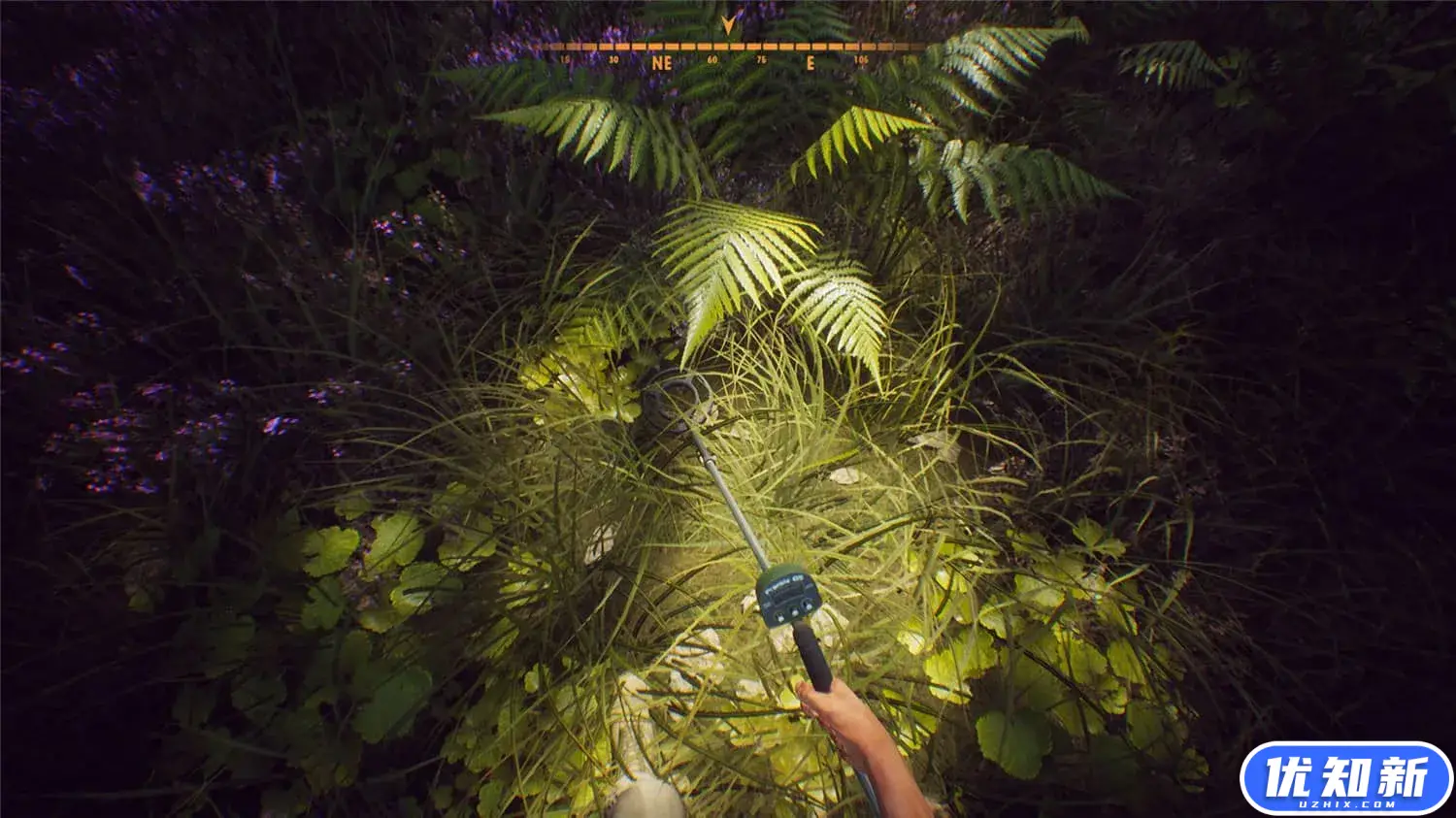Click the 30 marker on the compass strip
Image resolution: width=1456 pixels, height=818 pixels.
[x=612, y=60]
